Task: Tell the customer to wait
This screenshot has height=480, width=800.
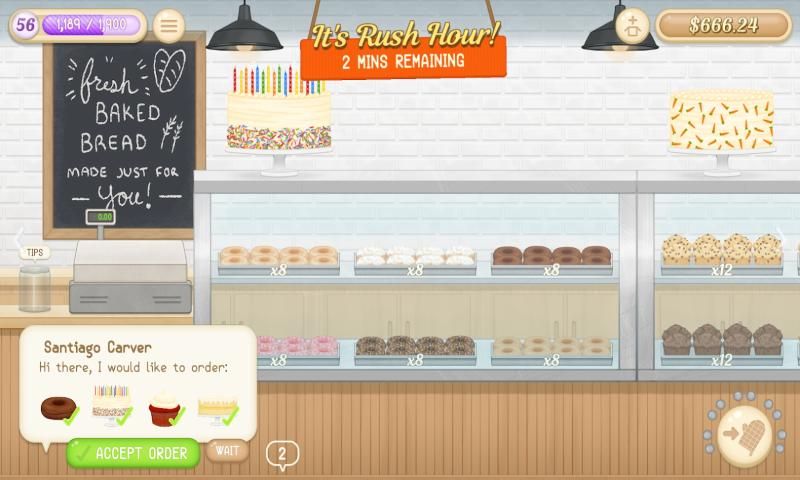Action: coord(227,450)
